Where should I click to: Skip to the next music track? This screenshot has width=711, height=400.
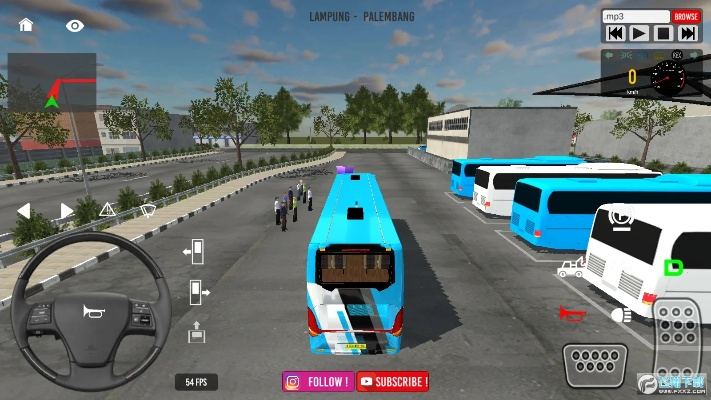pos(688,33)
